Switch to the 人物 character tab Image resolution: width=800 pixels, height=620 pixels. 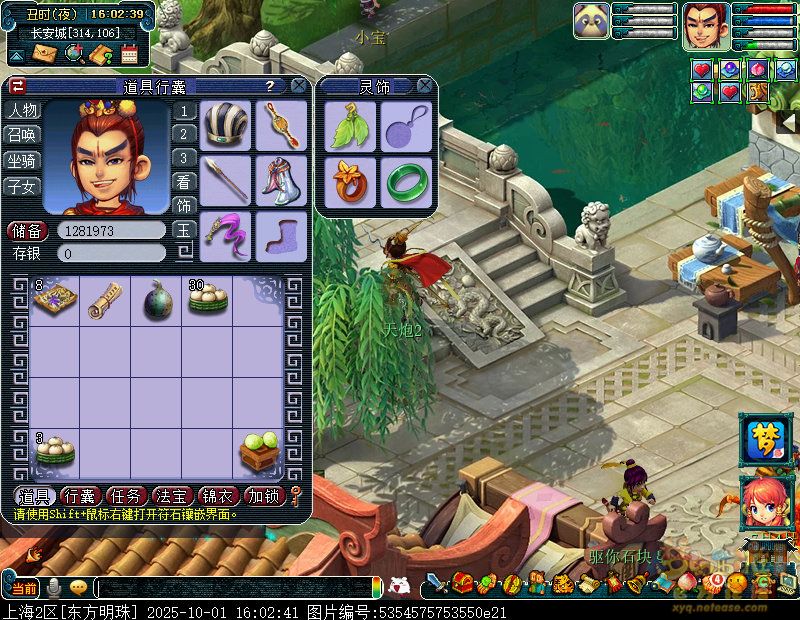click(x=22, y=110)
